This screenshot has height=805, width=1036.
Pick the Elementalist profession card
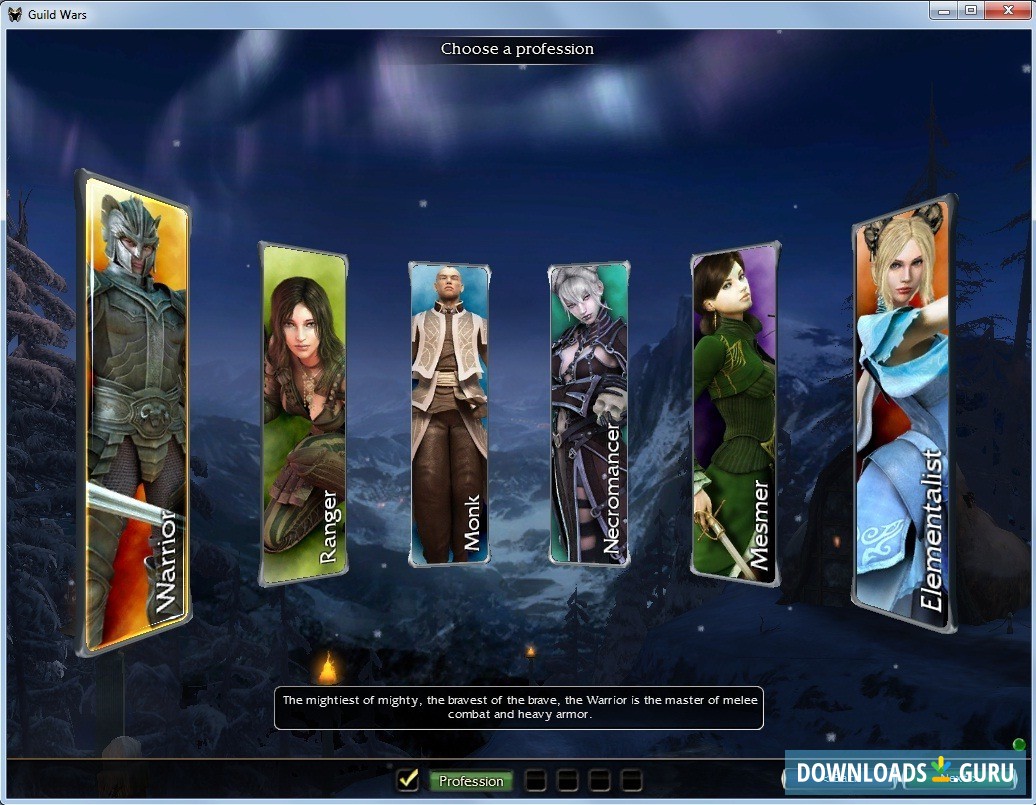[x=903, y=415]
